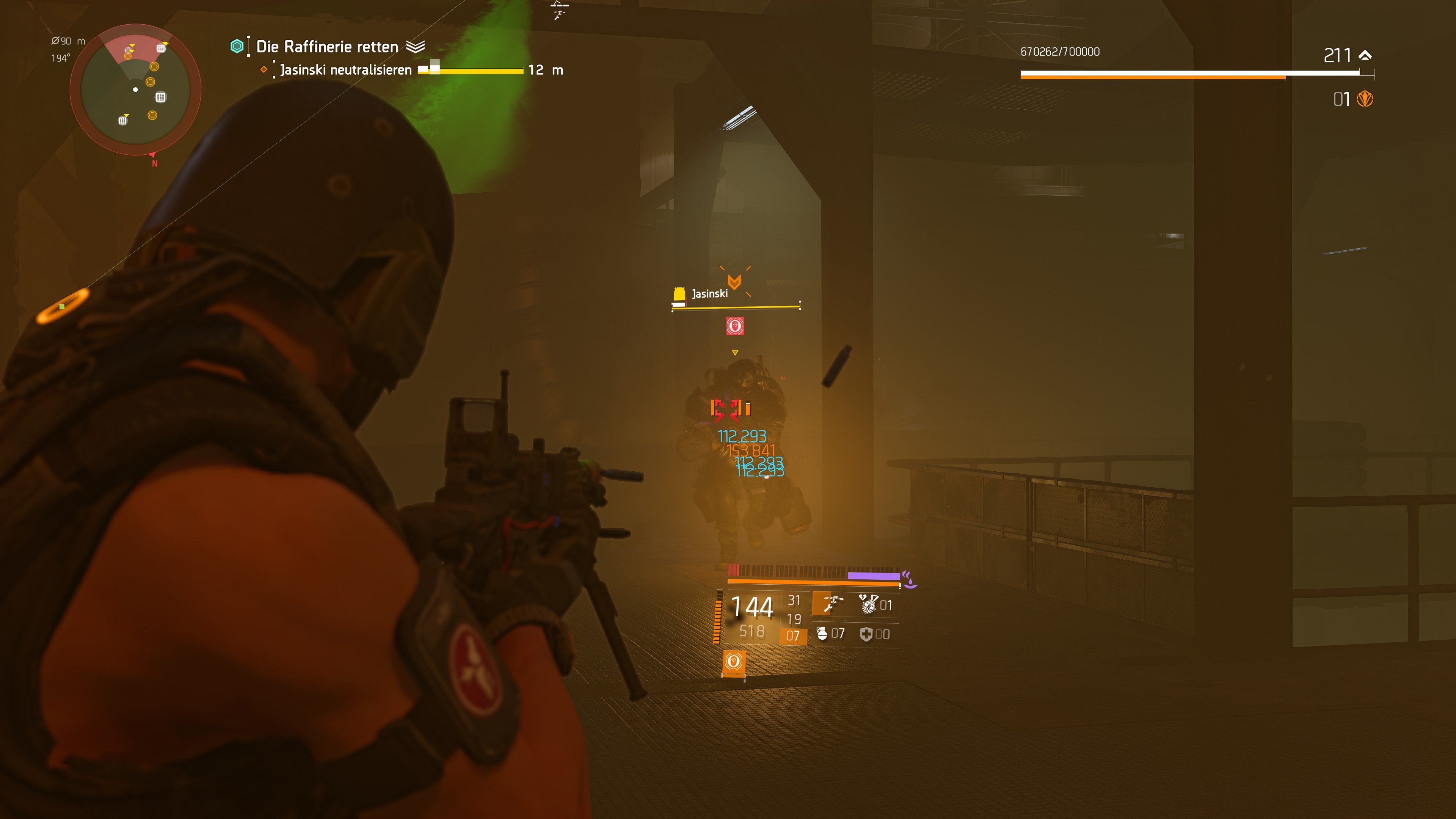Image resolution: width=1456 pixels, height=819 pixels.
Task: Select the mission title Die Raffinerie retten
Action: 328,47
